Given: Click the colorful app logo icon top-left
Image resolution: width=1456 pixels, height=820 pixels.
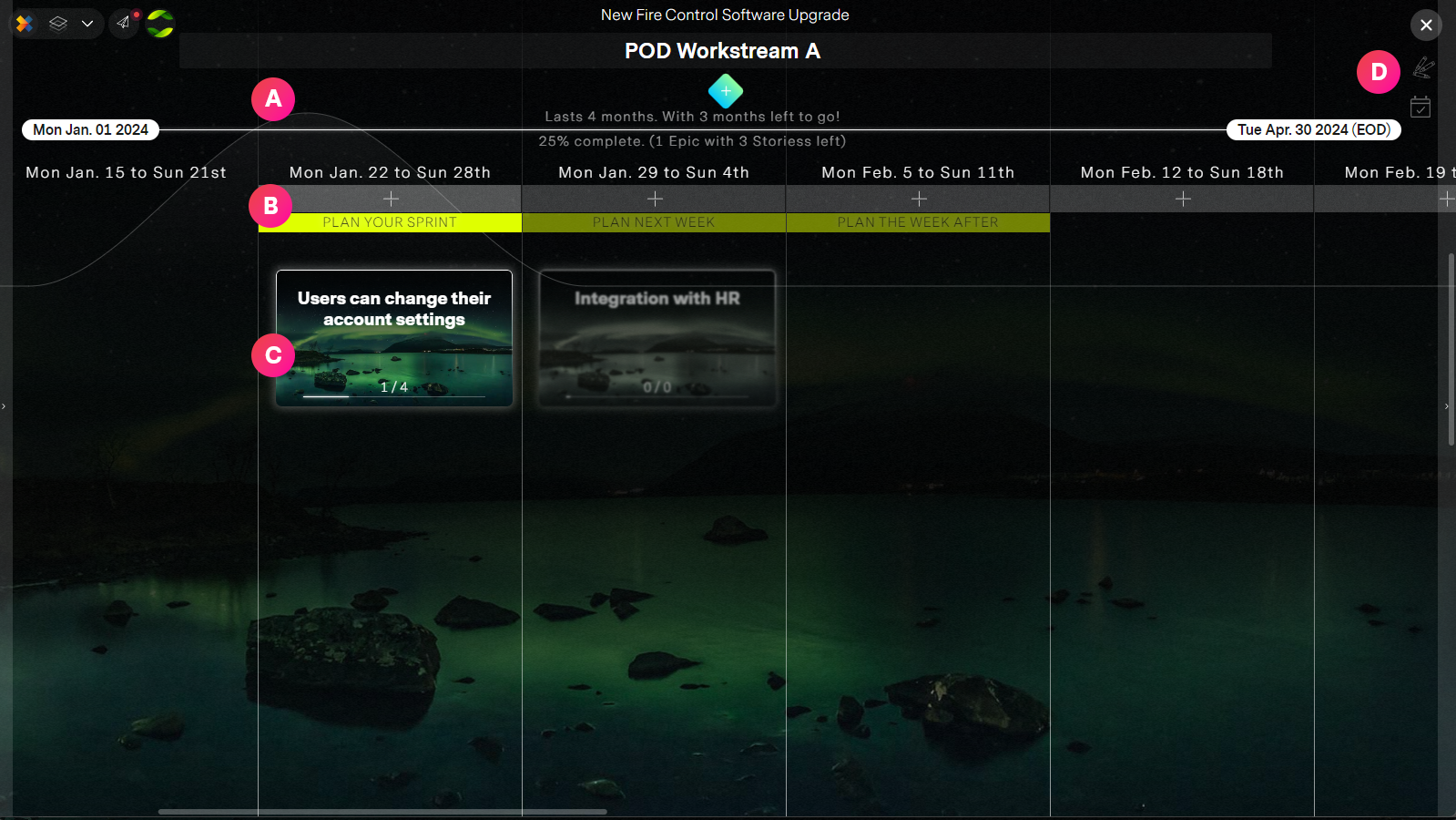Looking at the screenshot, I should pyautogui.click(x=24, y=24).
